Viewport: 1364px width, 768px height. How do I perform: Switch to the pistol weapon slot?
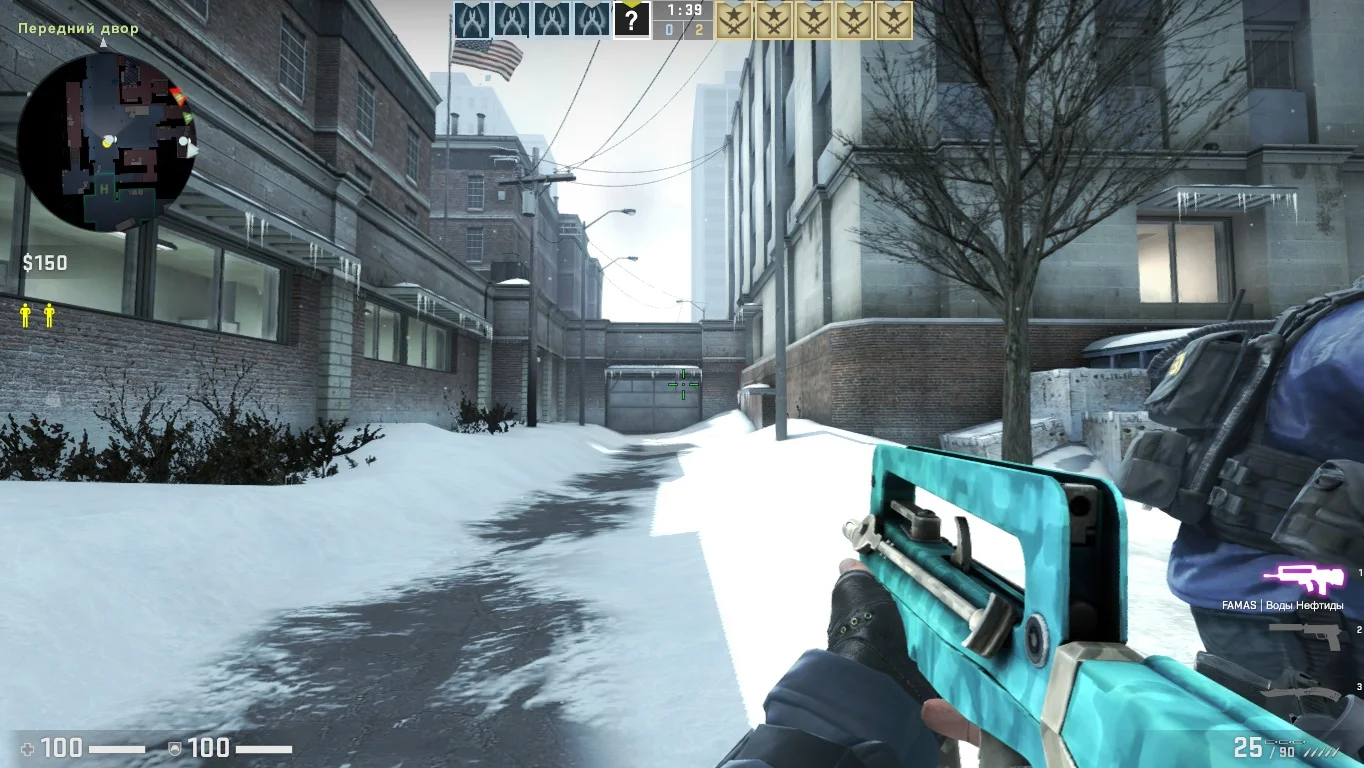coord(1305,634)
